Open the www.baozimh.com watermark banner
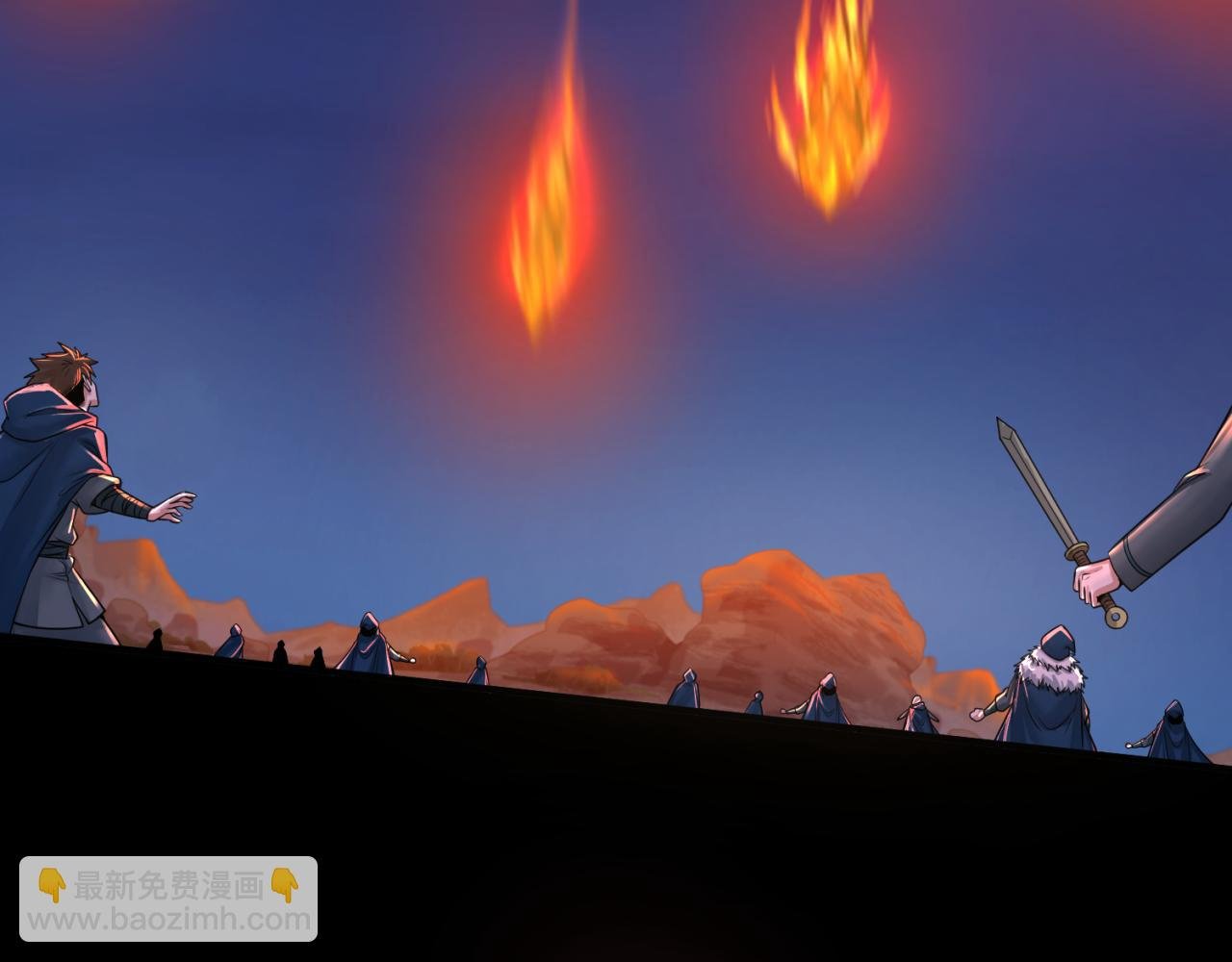The width and height of the screenshot is (1232, 962). pos(168,899)
